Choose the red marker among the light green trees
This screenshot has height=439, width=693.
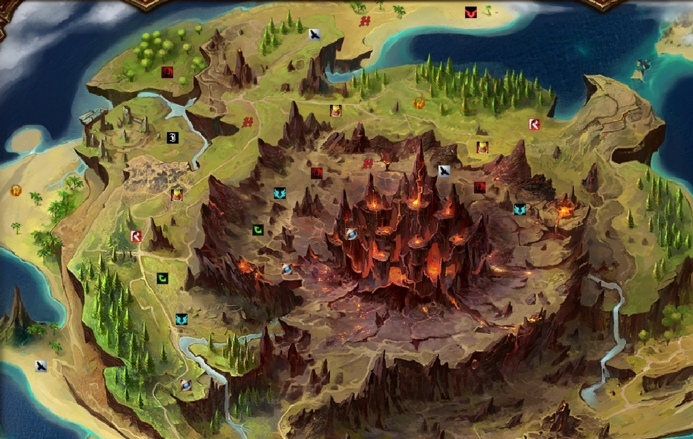167,71
